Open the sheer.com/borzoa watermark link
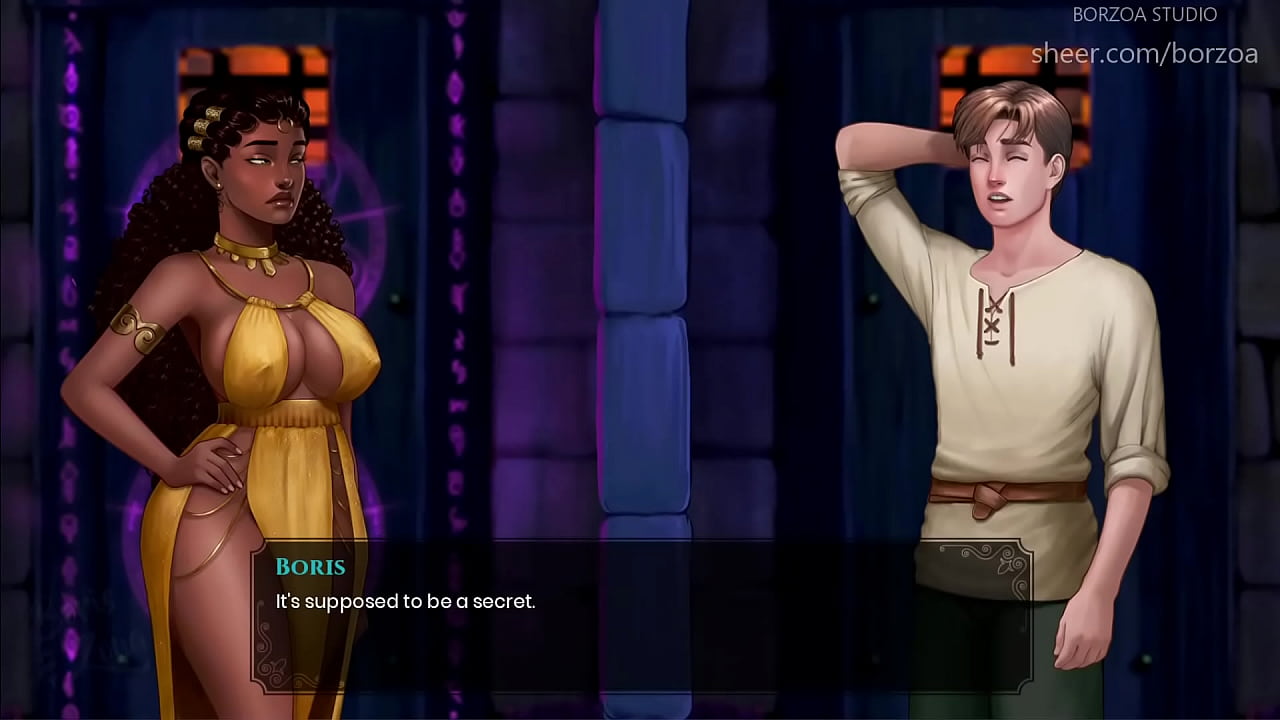Viewport: 1280px width, 720px height. [1146, 54]
